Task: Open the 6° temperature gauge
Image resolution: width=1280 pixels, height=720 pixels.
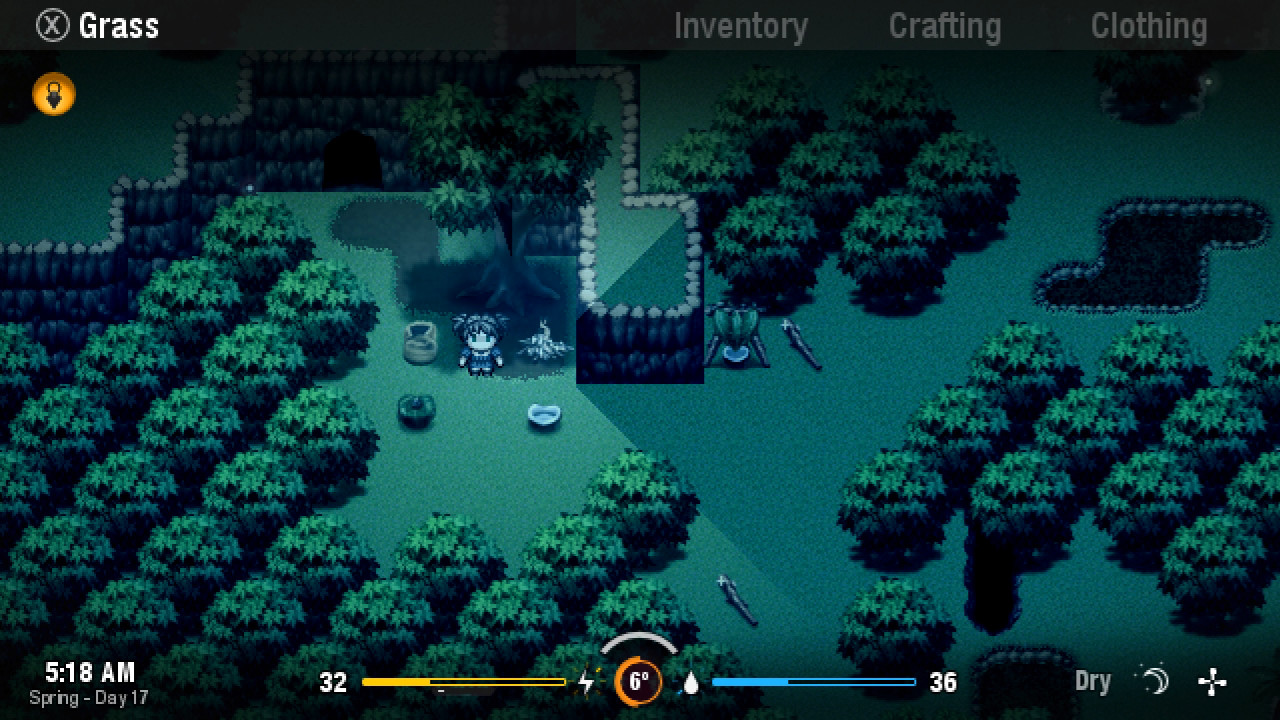Action: pos(640,683)
